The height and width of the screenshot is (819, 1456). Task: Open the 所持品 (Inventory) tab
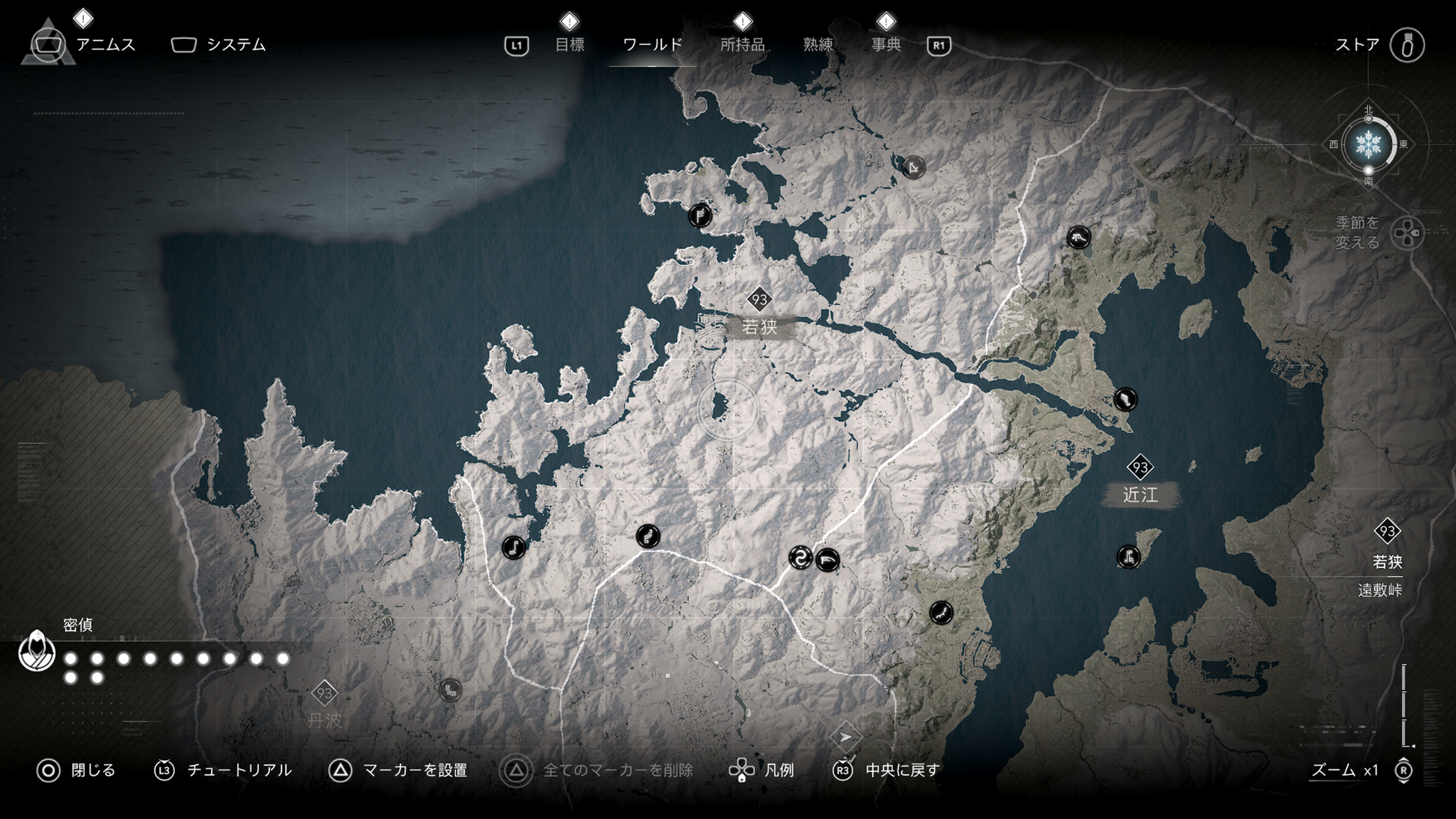pyautogui.click(x=742, y=45)
